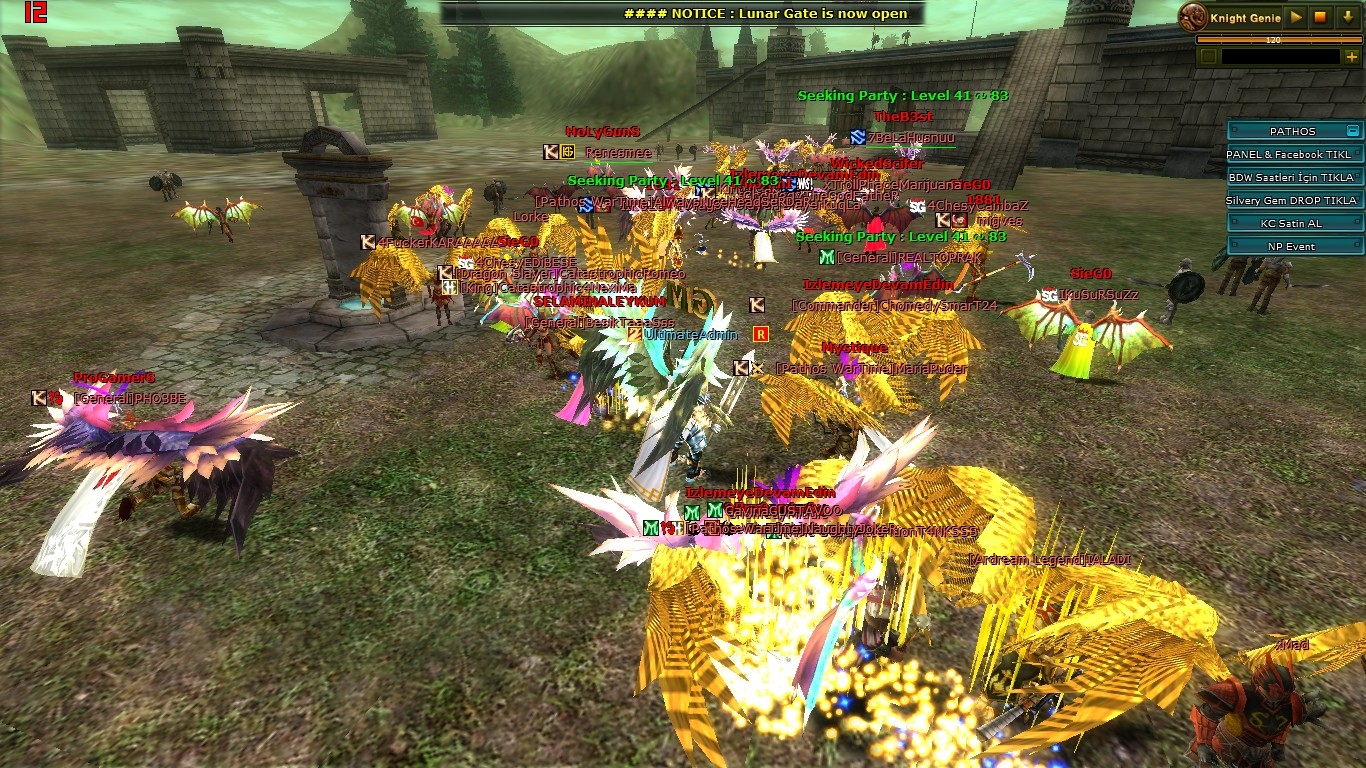This screenshot has height=768, width=1366.
Task: Click the Knight Genie portrait icon
Action: tap(1192, 16)
